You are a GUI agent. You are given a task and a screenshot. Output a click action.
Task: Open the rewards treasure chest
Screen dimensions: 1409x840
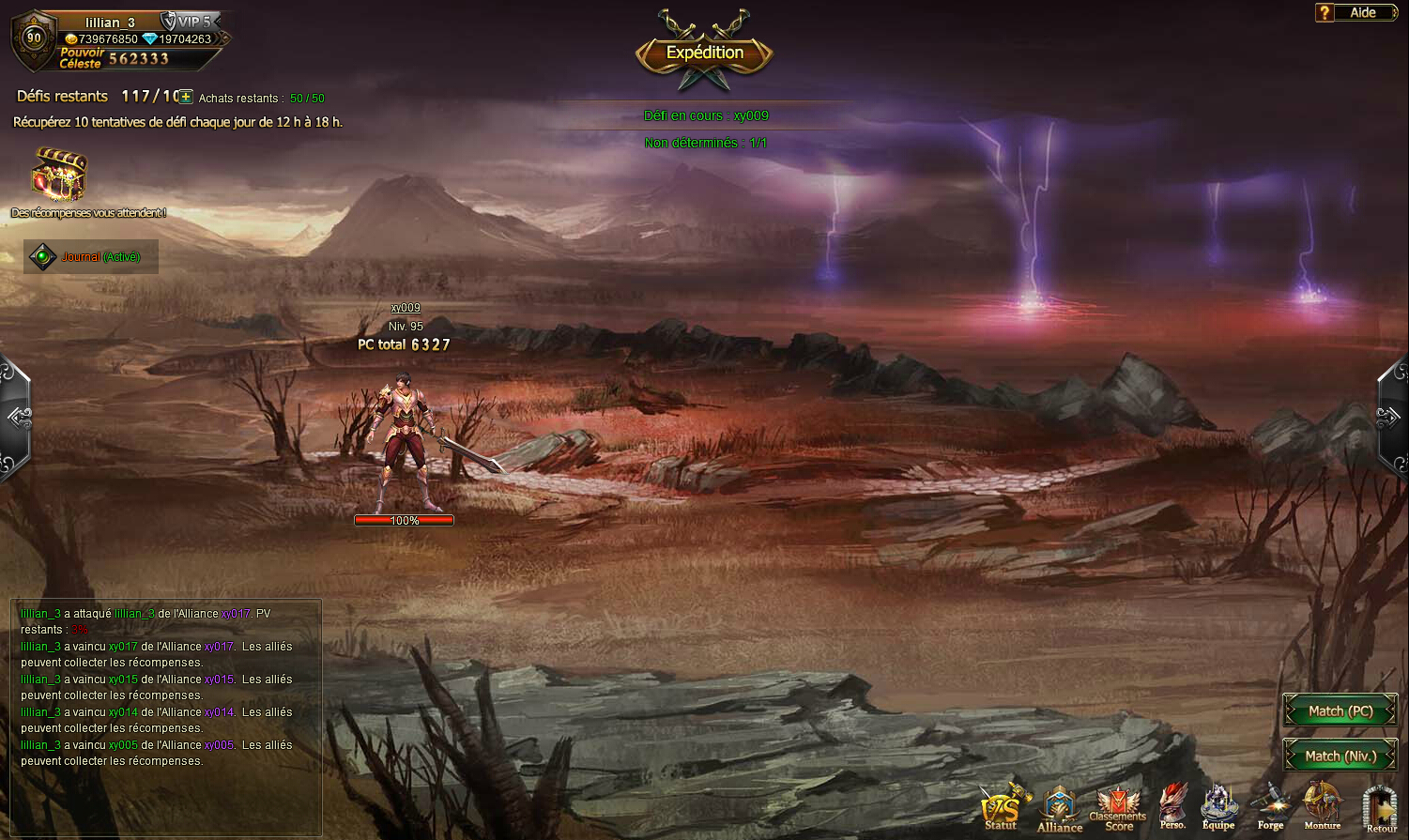point(59,174)
